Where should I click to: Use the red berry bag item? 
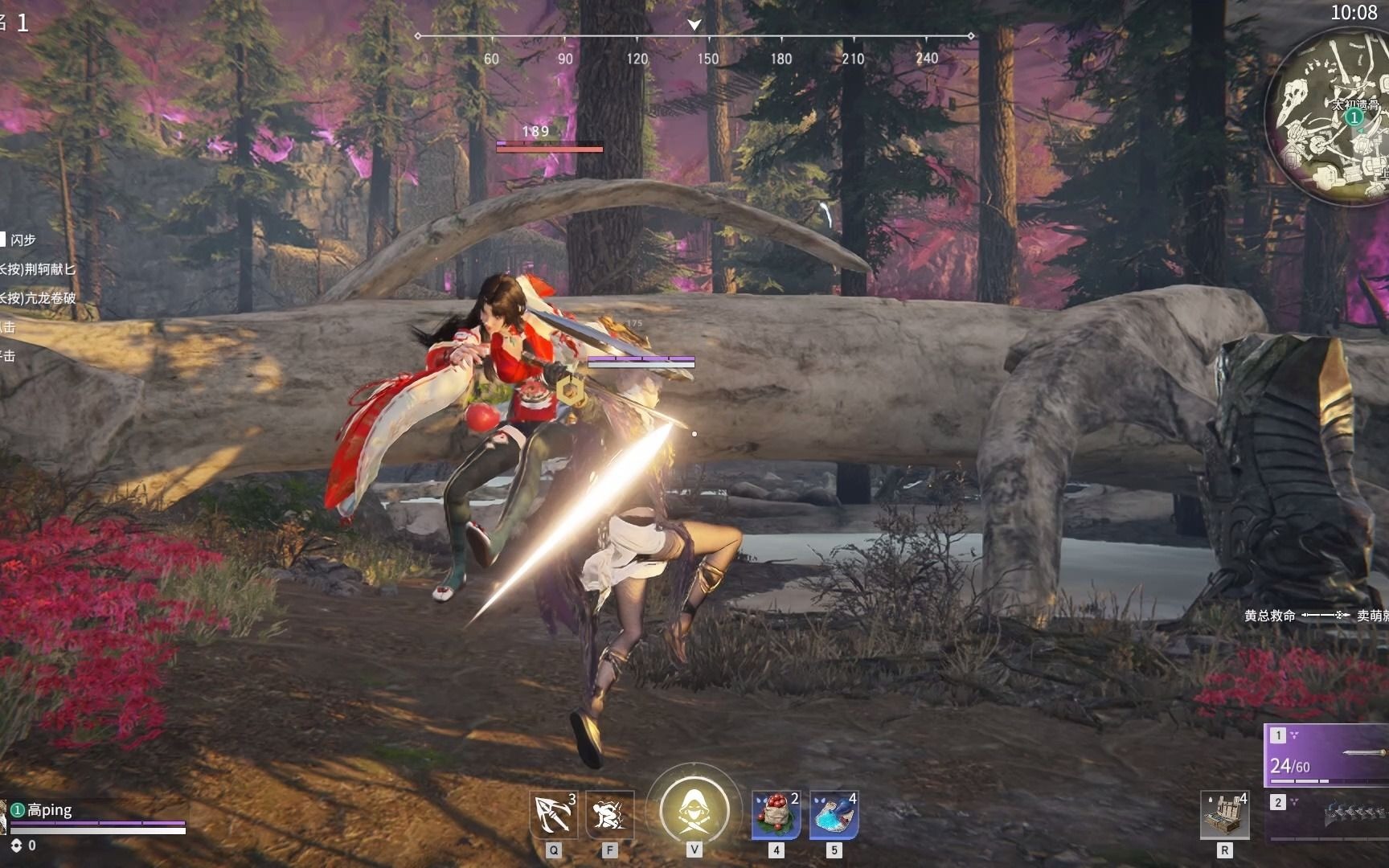[776, 815]
